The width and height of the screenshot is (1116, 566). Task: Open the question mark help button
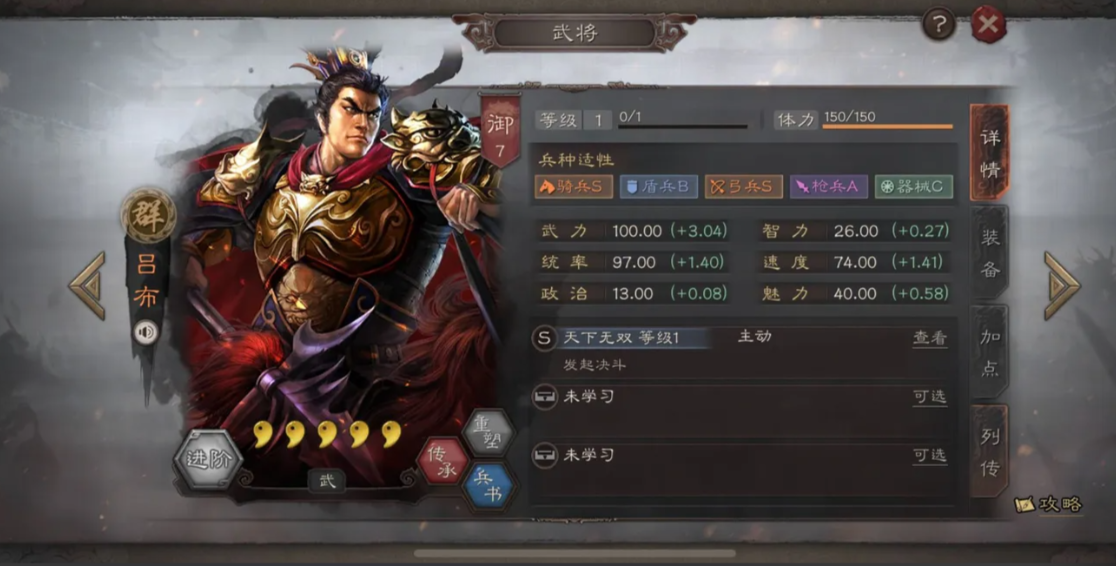938,24
